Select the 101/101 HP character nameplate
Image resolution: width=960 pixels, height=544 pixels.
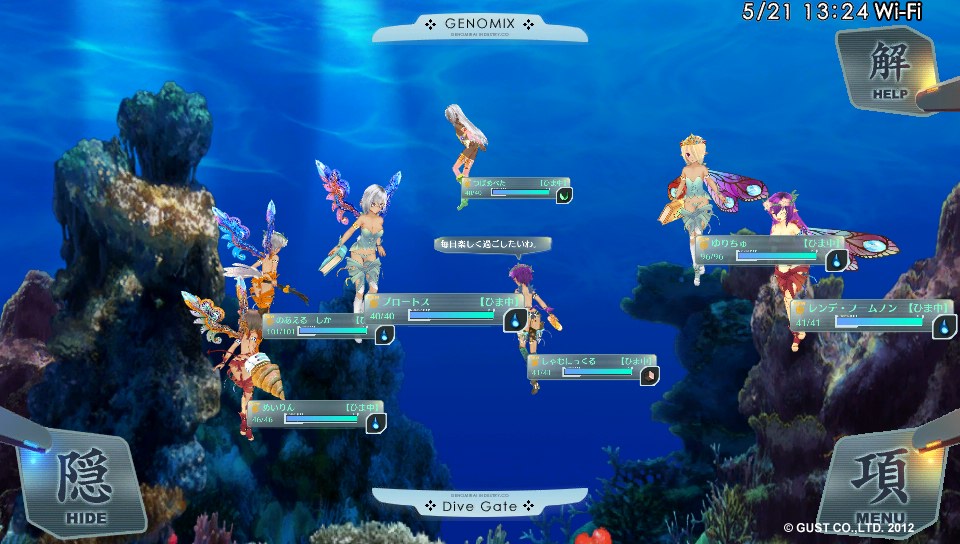(x=322, y=325)
